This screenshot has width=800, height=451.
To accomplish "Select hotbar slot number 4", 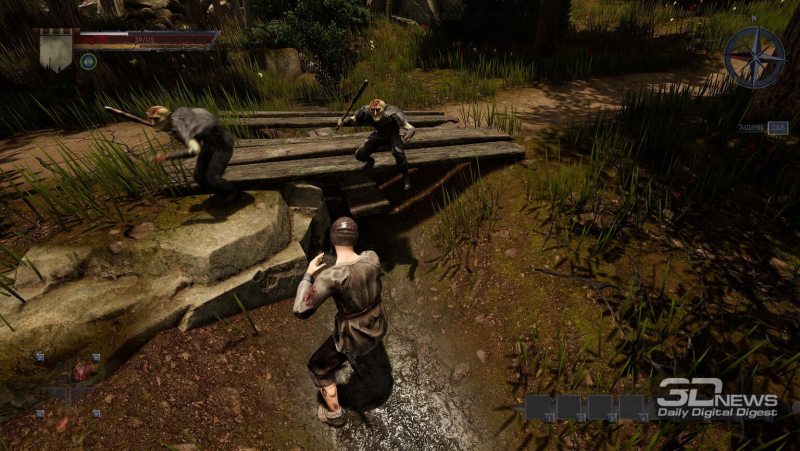I will point(631,406).
